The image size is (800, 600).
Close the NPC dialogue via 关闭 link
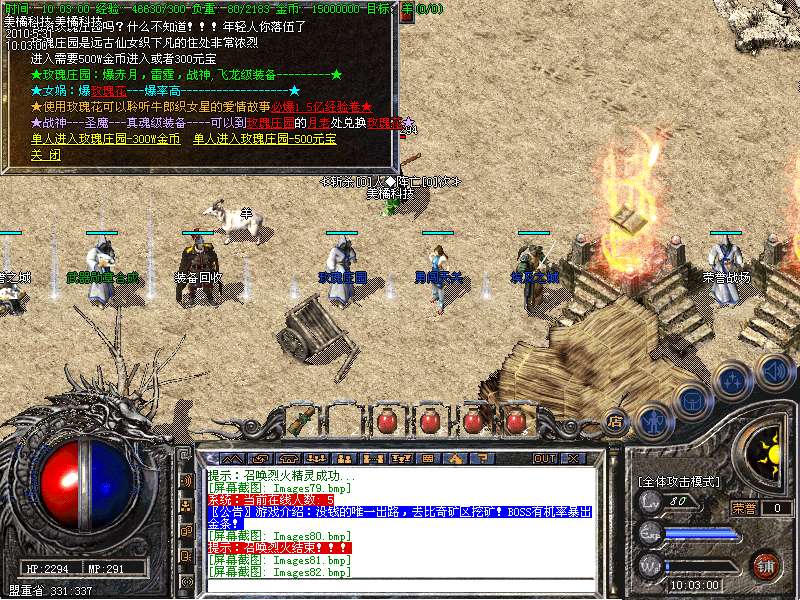tap(45, 155)
